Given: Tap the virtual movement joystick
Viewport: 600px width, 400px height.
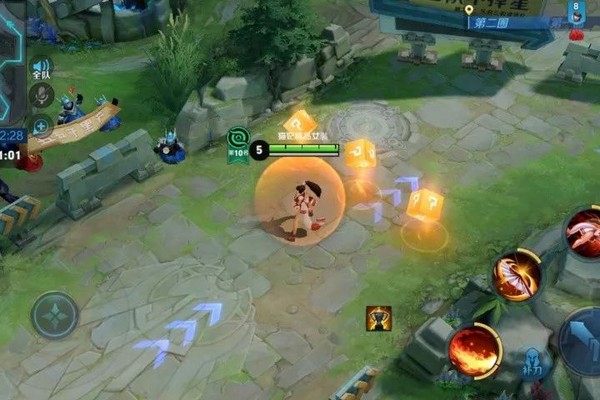Looking at the screenshot, I should click(x=54, y=316).
